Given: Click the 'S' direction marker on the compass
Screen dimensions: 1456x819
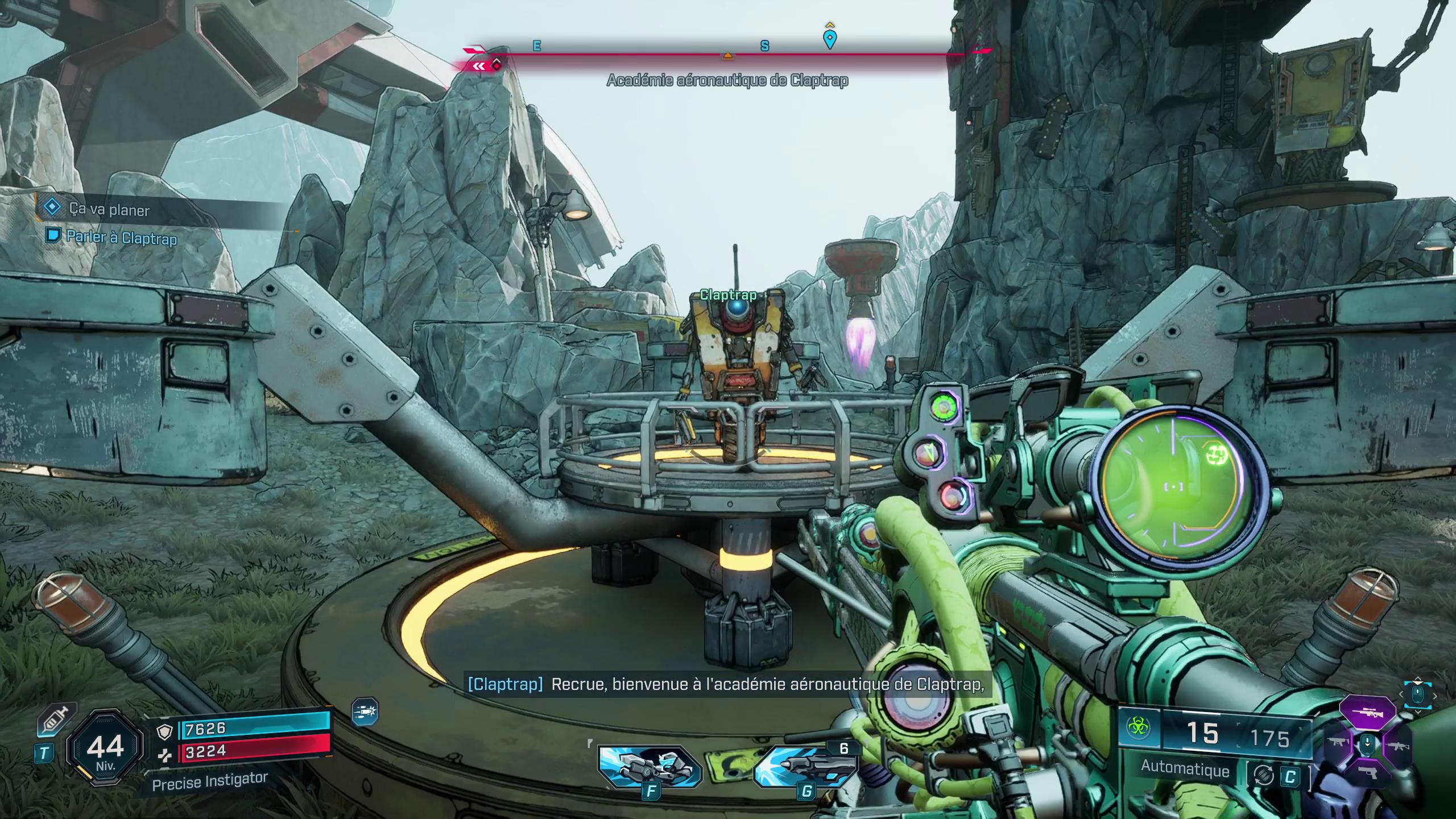Looking at the screenshot, I should [x=764, y=47].
